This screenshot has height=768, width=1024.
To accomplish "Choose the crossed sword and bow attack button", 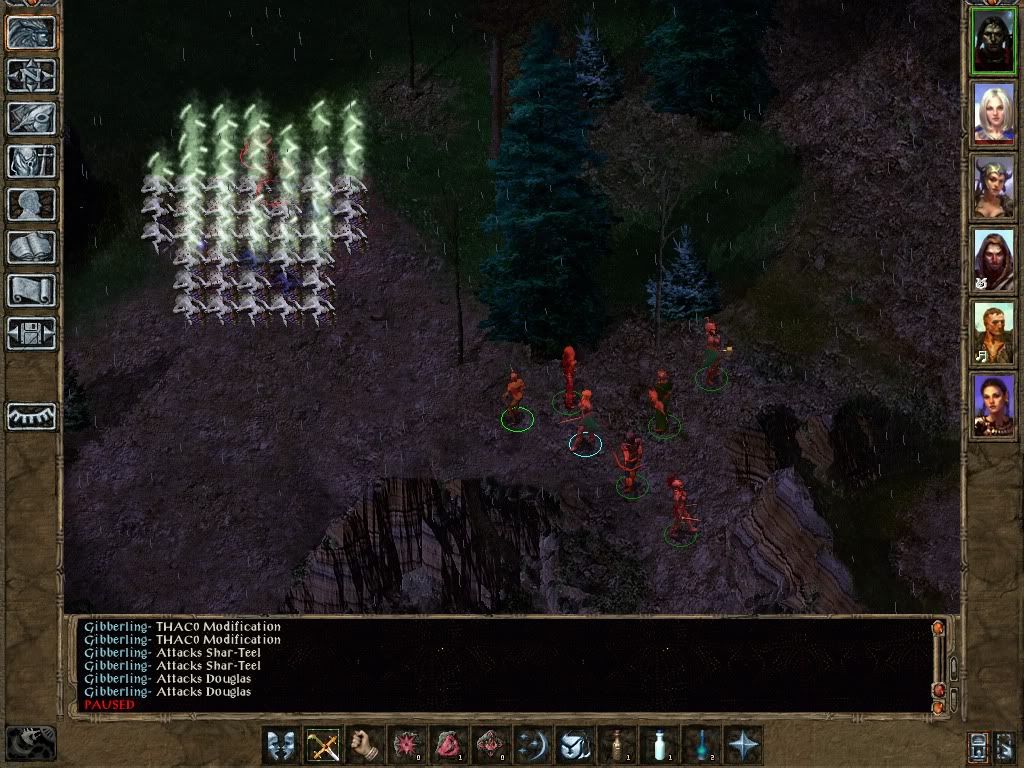I will pyautogui.click(x=323, y=745).
